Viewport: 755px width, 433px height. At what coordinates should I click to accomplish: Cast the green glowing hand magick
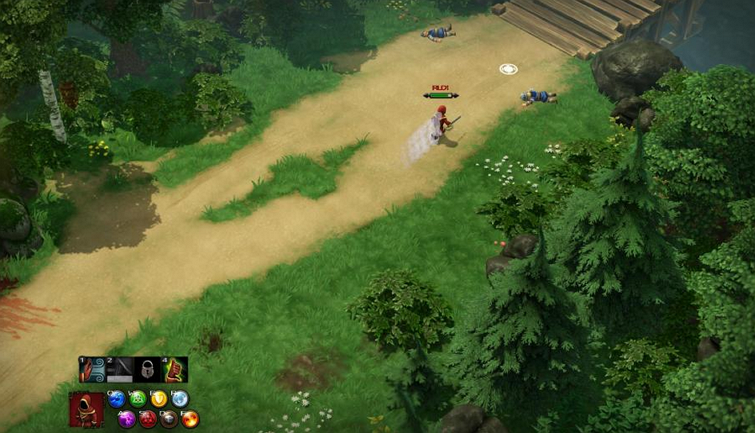point(175,370)
